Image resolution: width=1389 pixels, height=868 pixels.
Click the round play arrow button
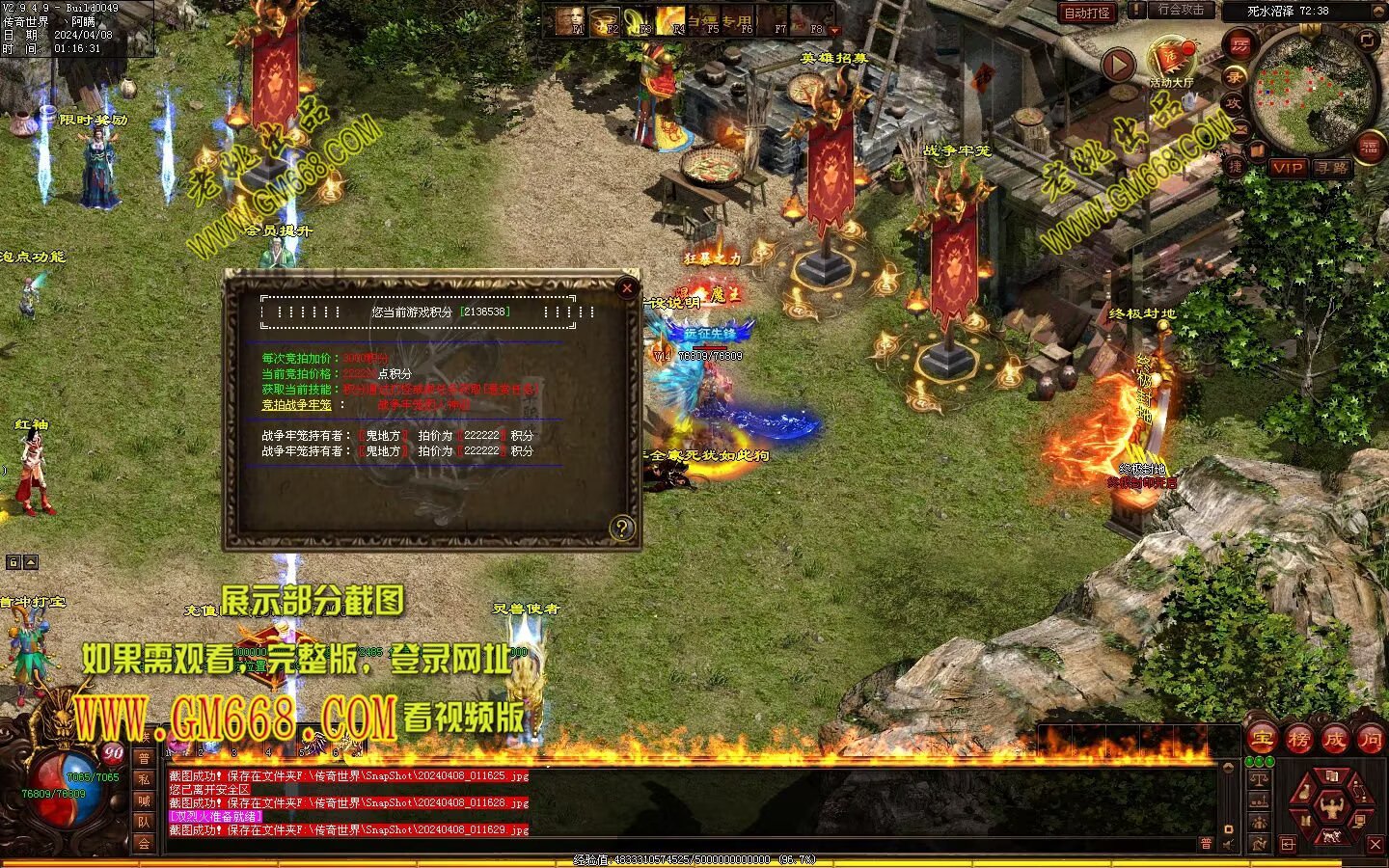click(x=1118, y=66)
